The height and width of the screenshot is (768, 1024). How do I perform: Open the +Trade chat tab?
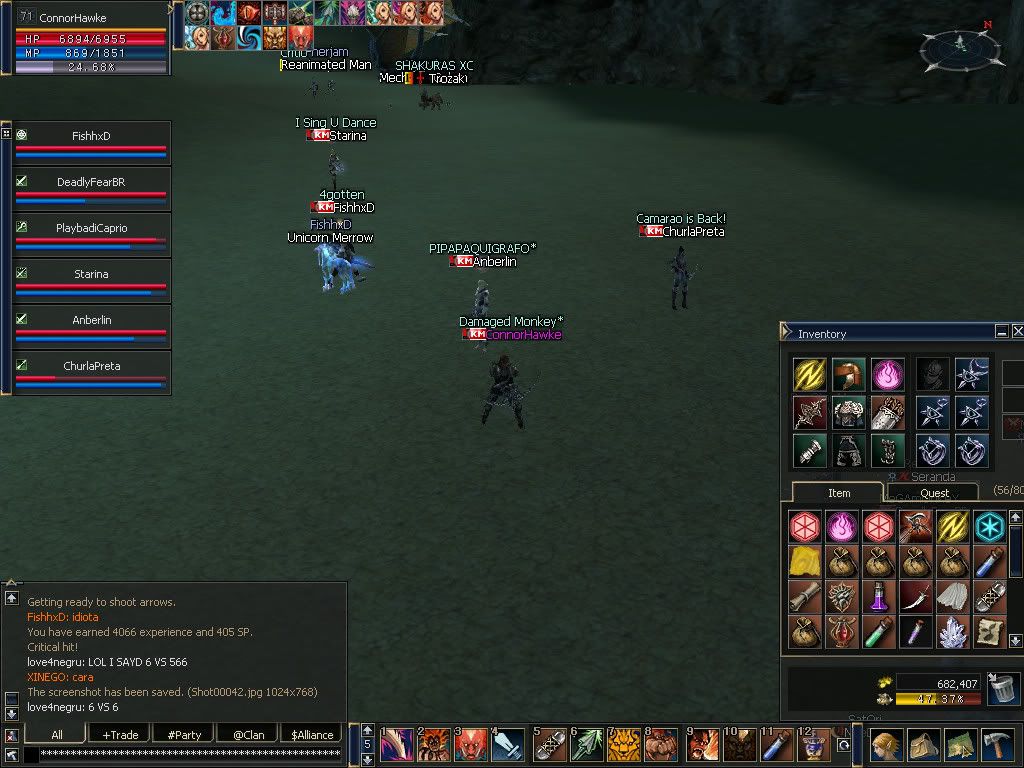[x=121, y=735]
